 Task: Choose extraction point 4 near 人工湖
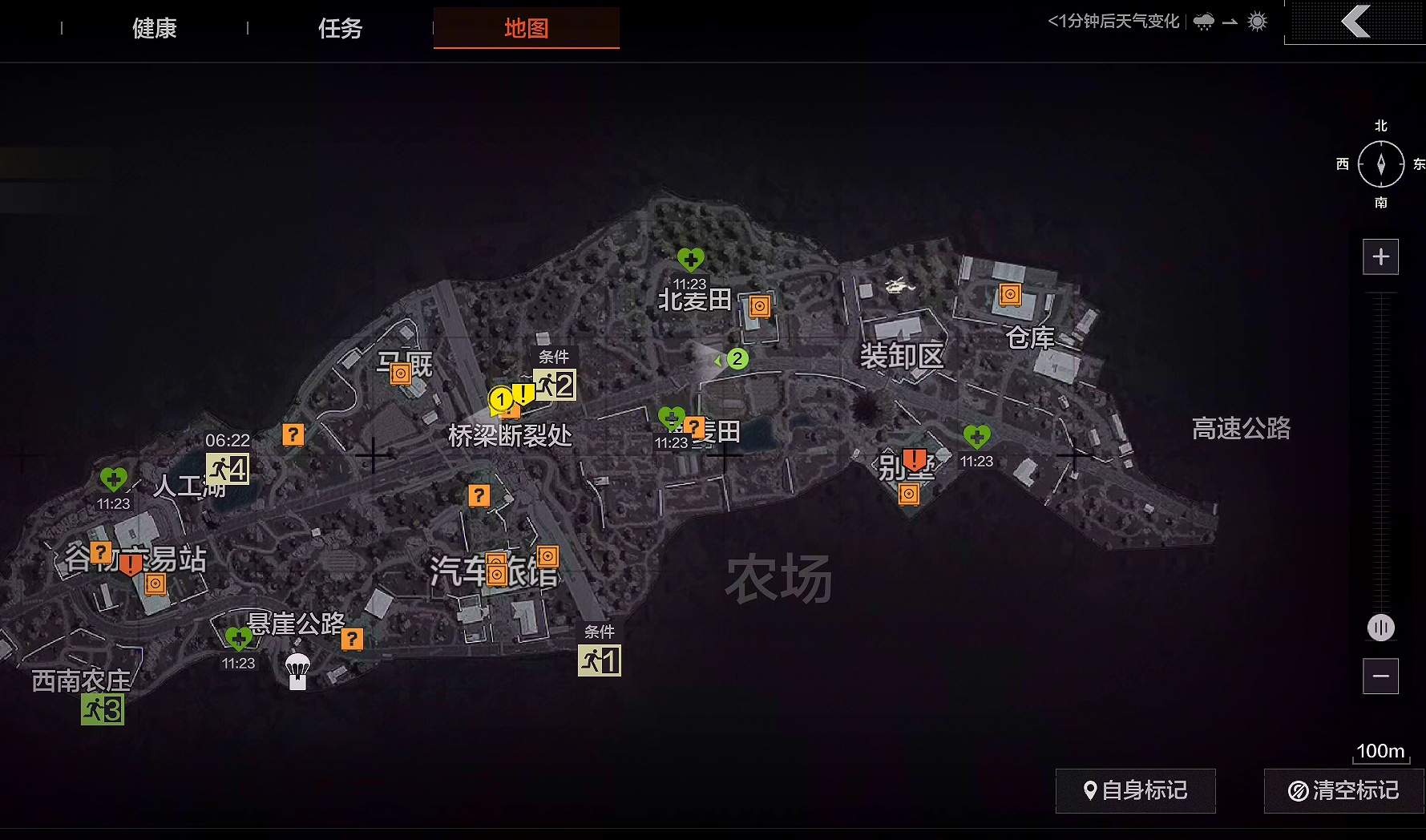[228, 469]
